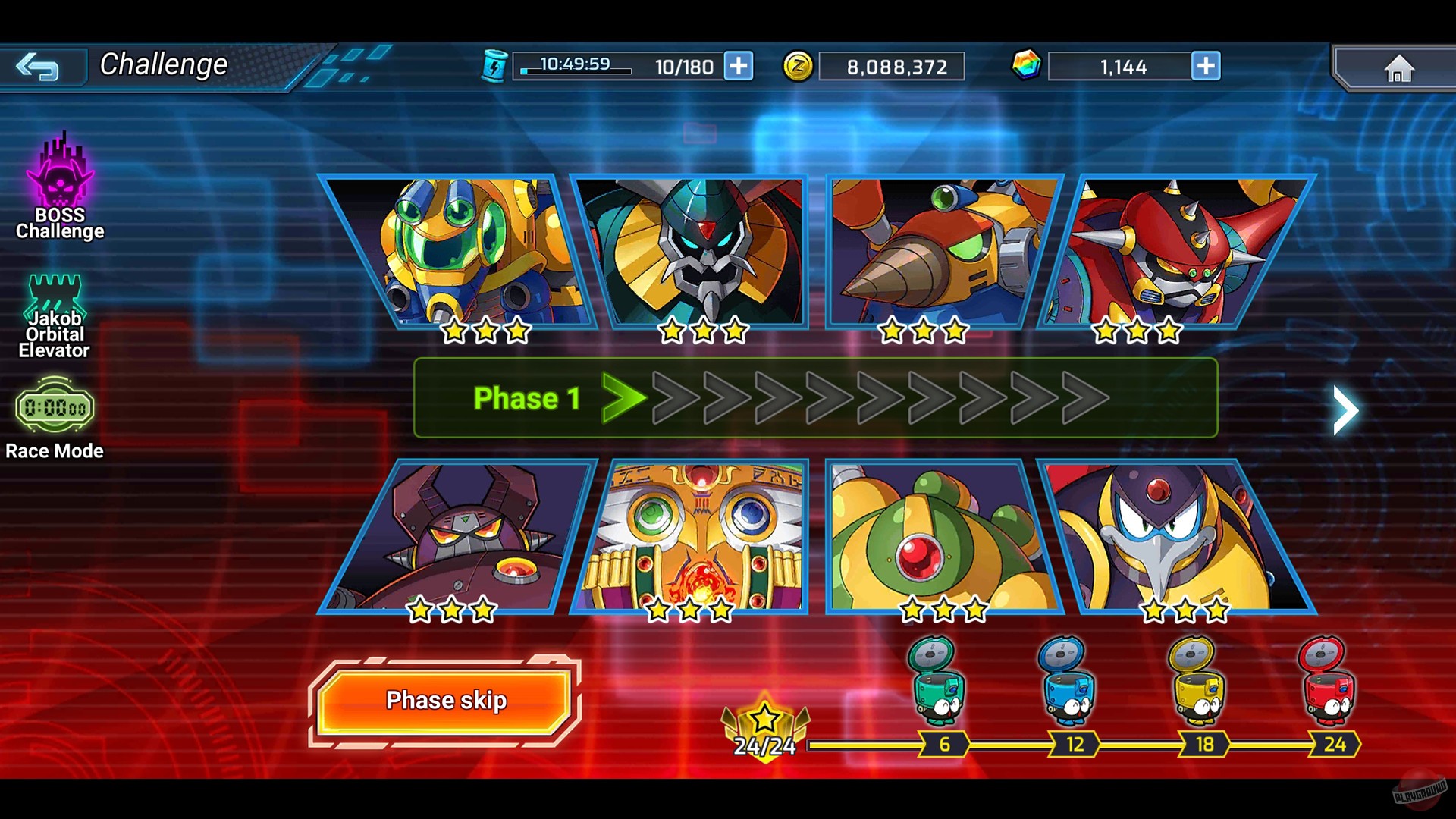Go back using the arrow next to Challenge
Screen dimensions: 1456x819
[x=43, y=67]
